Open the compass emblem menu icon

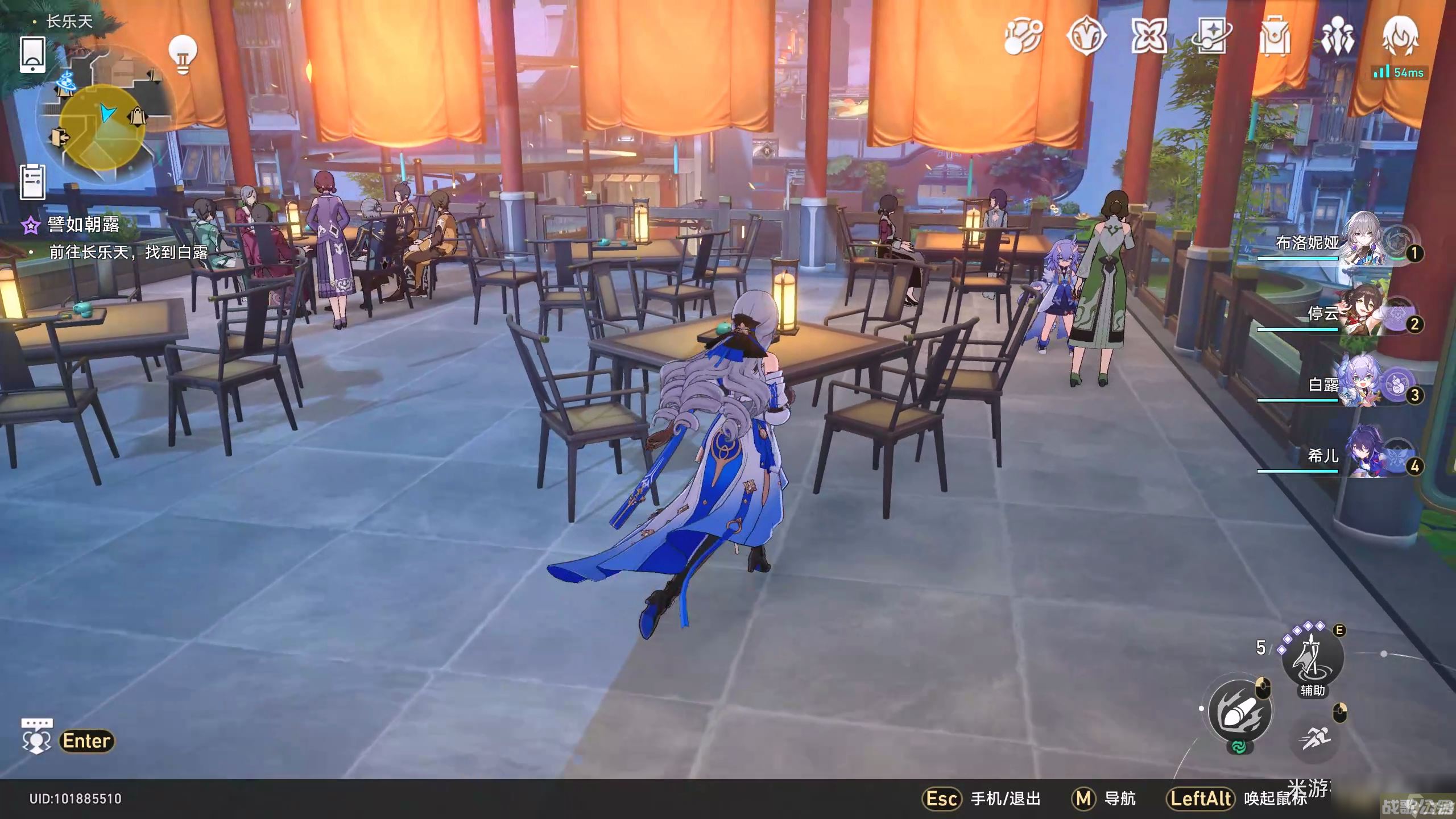pos(1086,36)
